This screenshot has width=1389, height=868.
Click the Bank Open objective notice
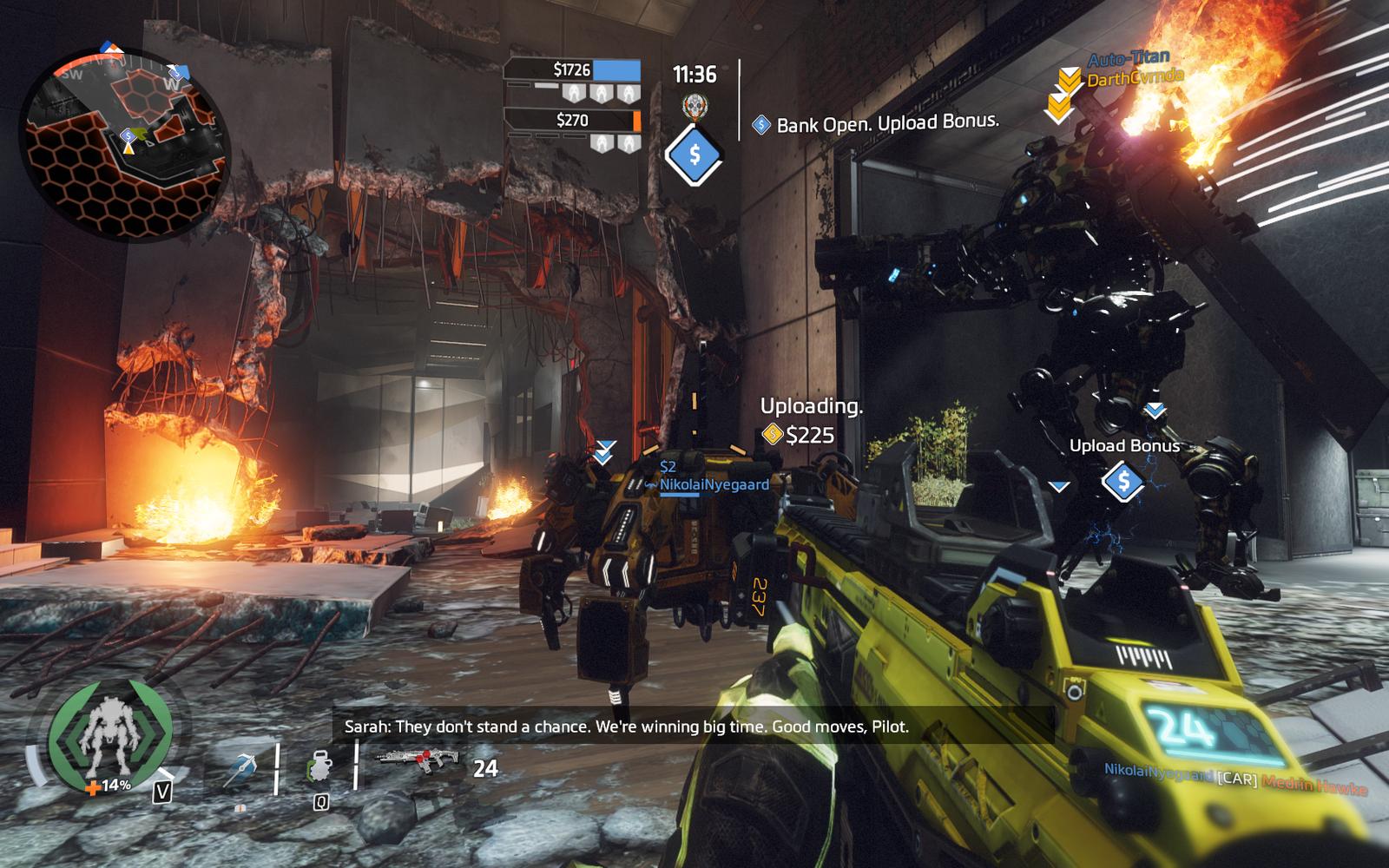(877, 123)
